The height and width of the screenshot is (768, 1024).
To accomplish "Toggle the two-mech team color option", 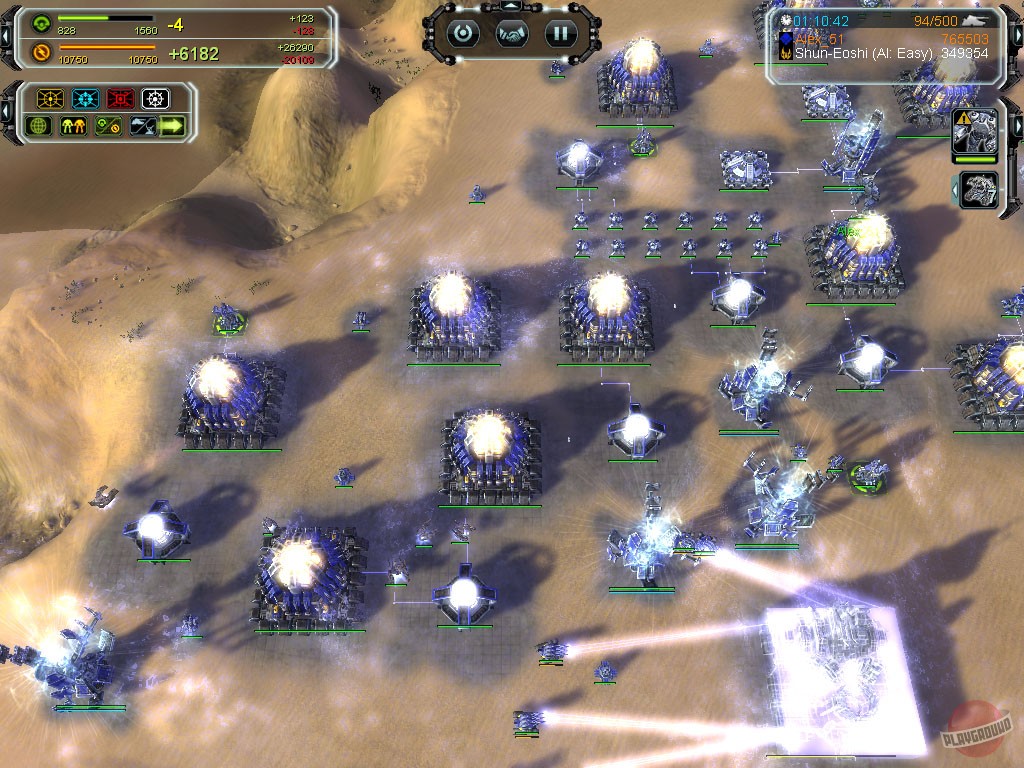I will pyautogui.click(x=72, y=126).
